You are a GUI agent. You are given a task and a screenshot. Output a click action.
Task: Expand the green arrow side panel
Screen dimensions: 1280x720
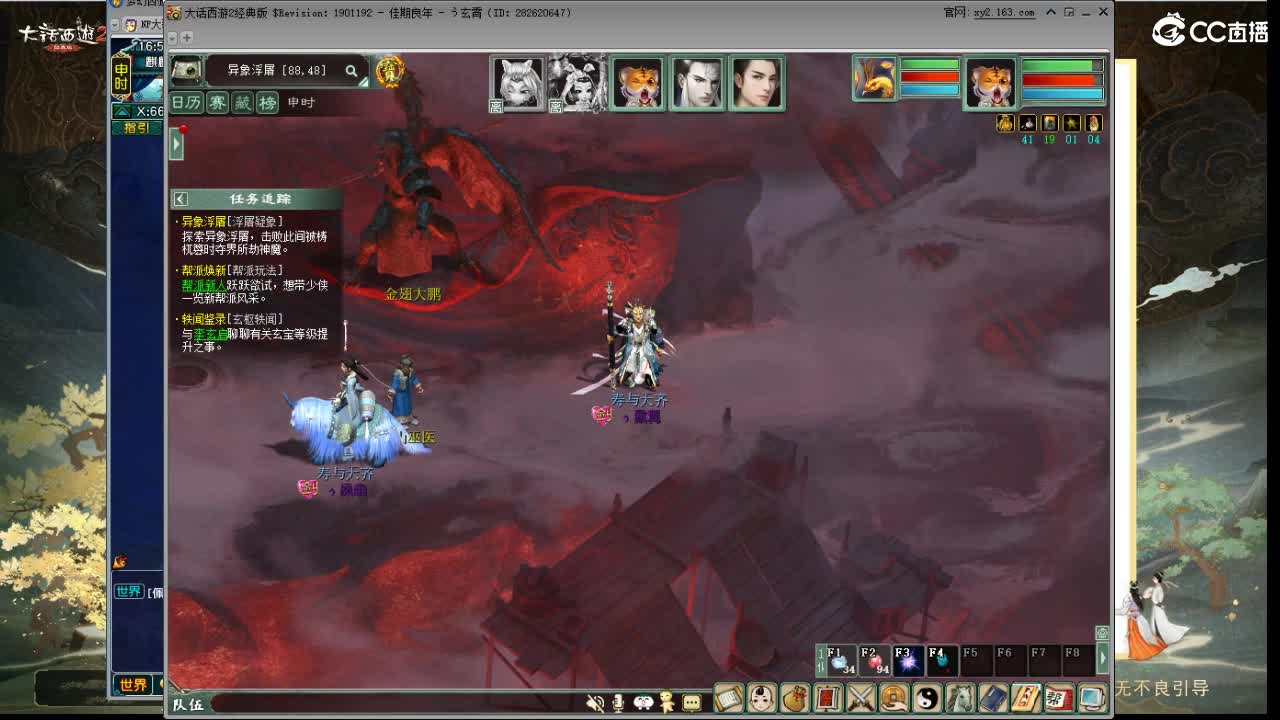[x=177, y=143]
